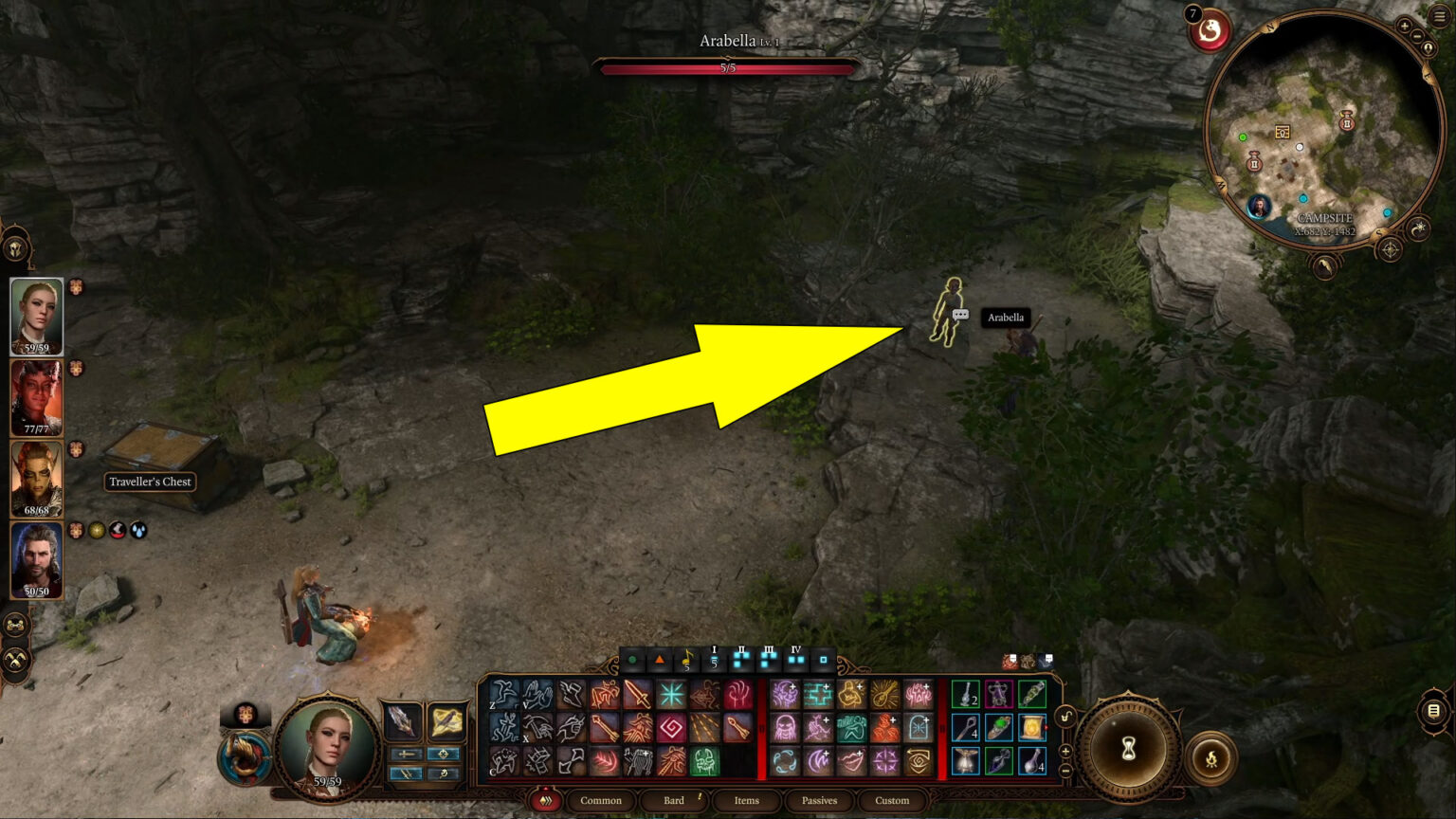
Task: Open the Passives tab
Action: [819, 801]
